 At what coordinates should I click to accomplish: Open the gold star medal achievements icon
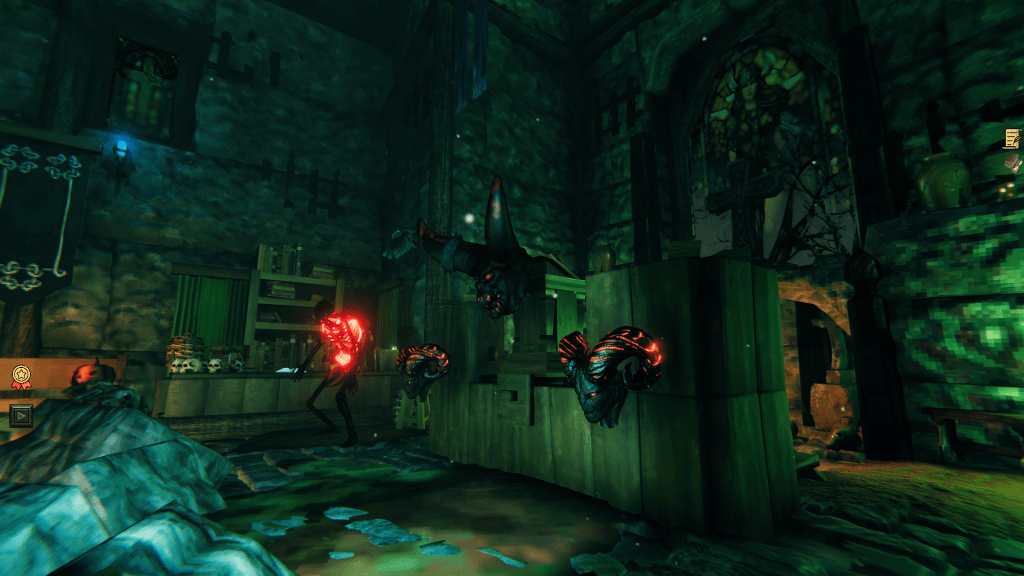21,377
